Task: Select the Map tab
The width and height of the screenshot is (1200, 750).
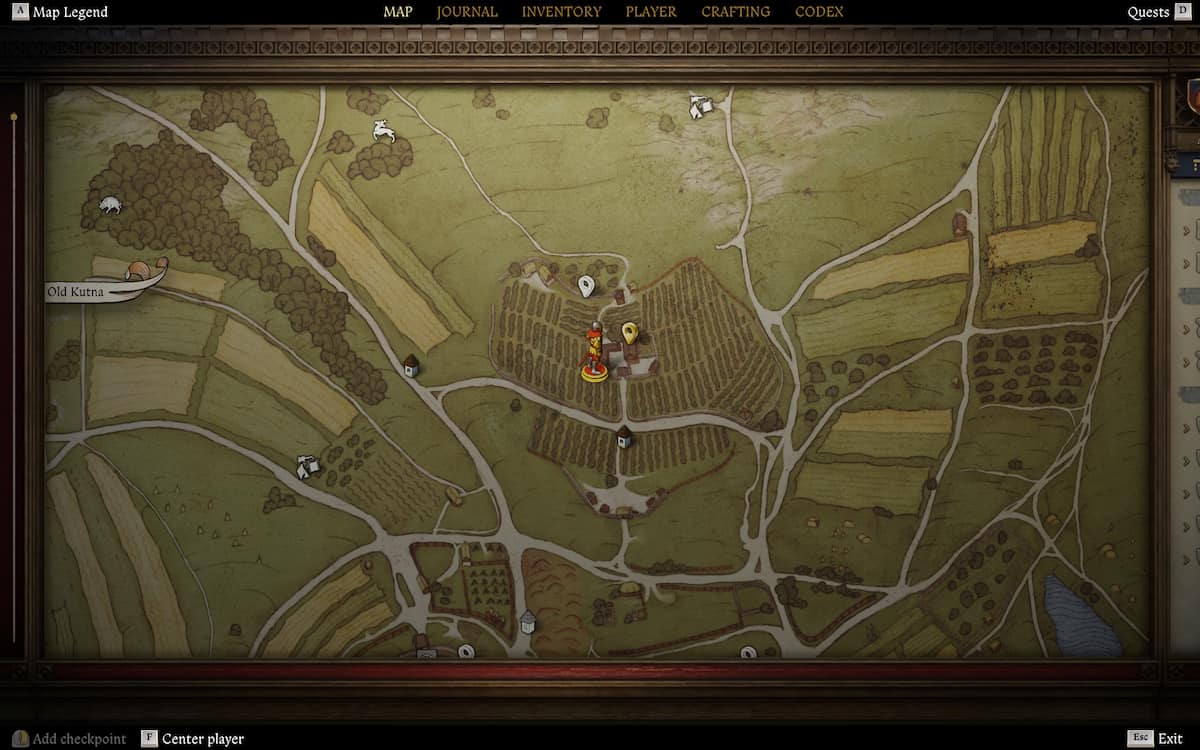Action: click(x=398, y=12)
